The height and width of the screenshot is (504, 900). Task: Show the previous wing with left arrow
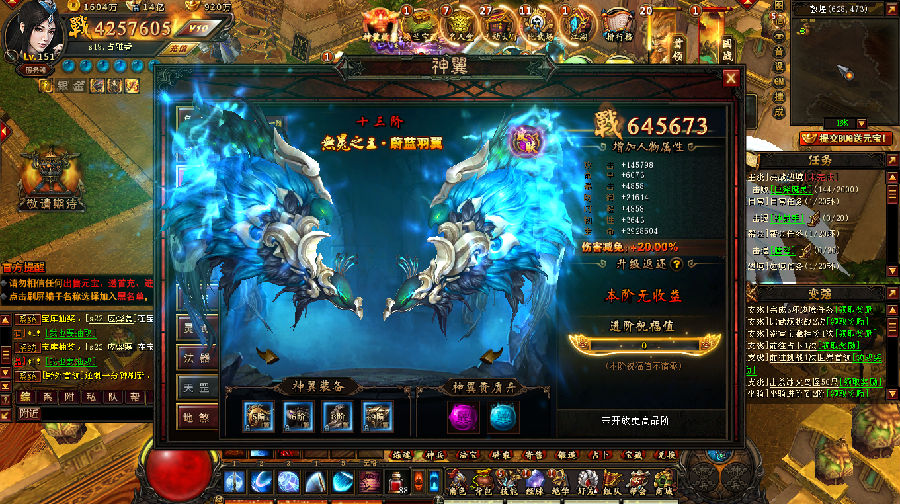[266, 354]
